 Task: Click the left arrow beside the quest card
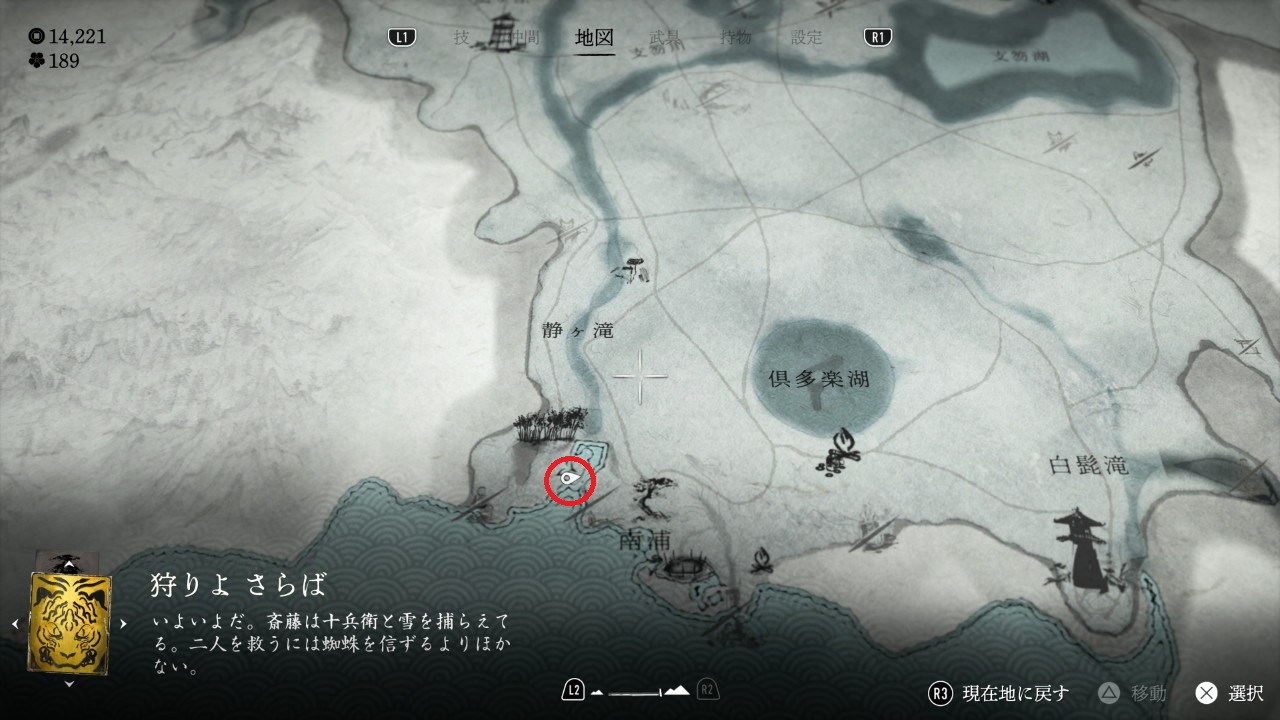coord(16,623)
